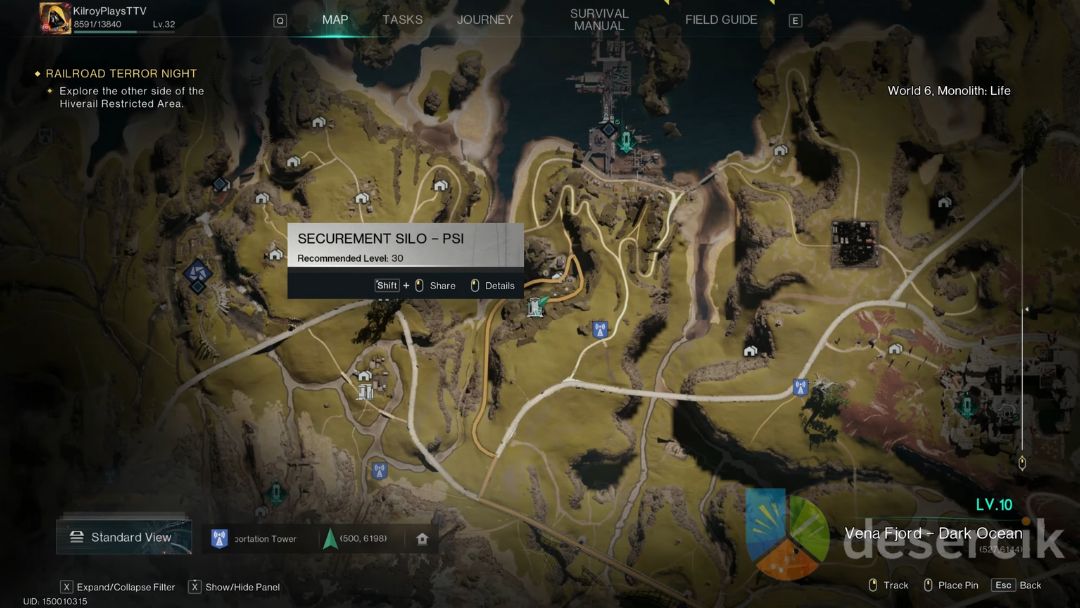Click the large diamond stronghold marker on west edge
Screen dimensions: 1080x608
197,273
